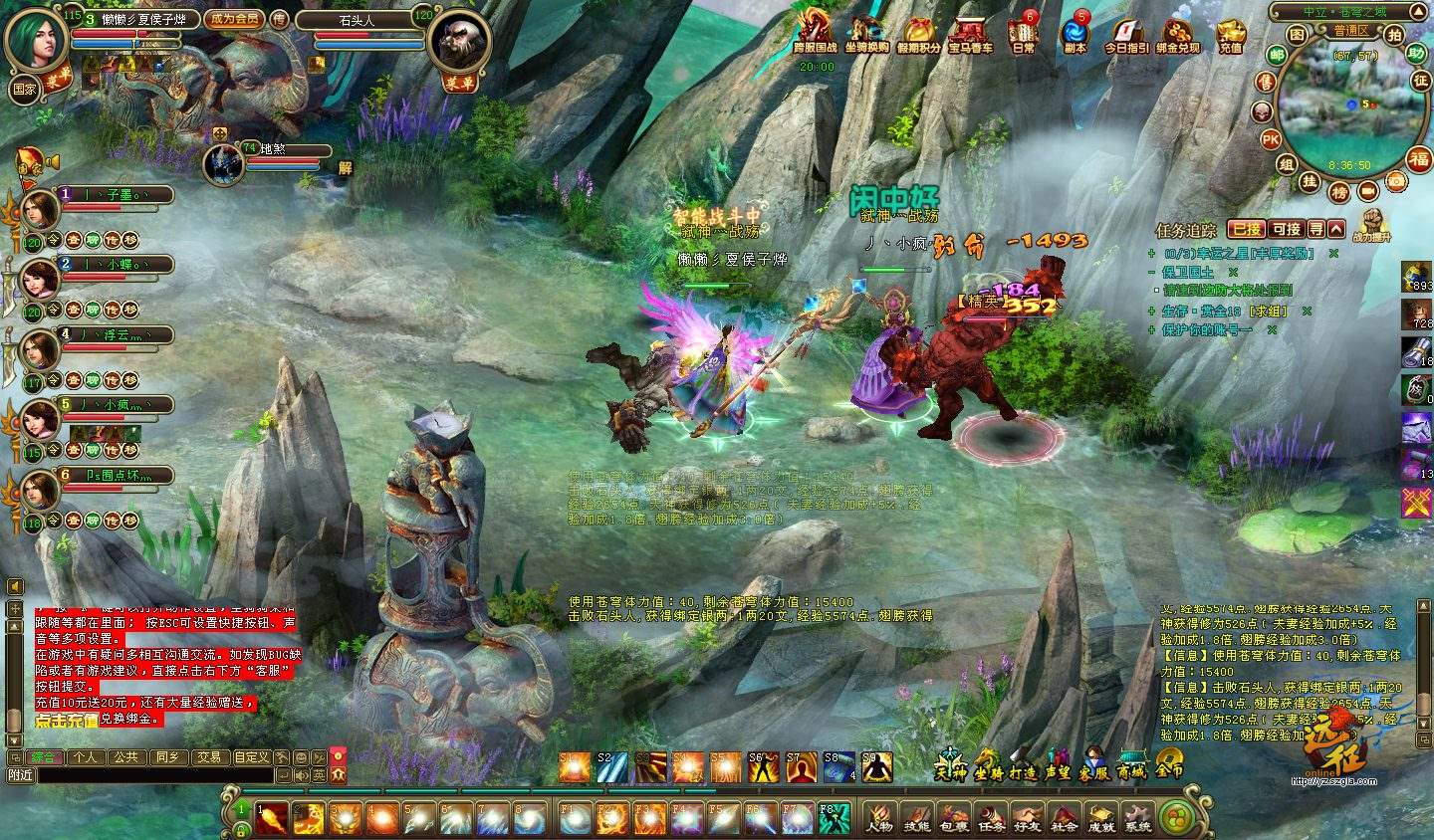Switch chat to the 个人 tab
This screenshot has width=1434, height=840.
coord(85,757)
